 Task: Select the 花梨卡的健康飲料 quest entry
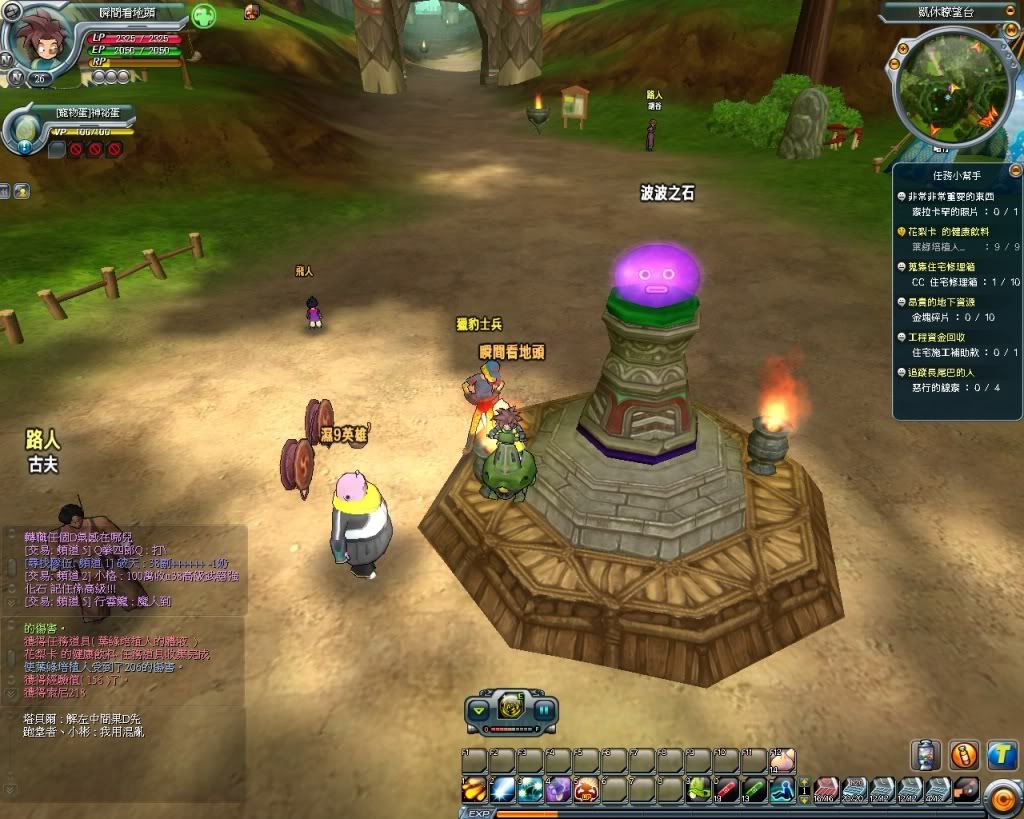[950, 232]
